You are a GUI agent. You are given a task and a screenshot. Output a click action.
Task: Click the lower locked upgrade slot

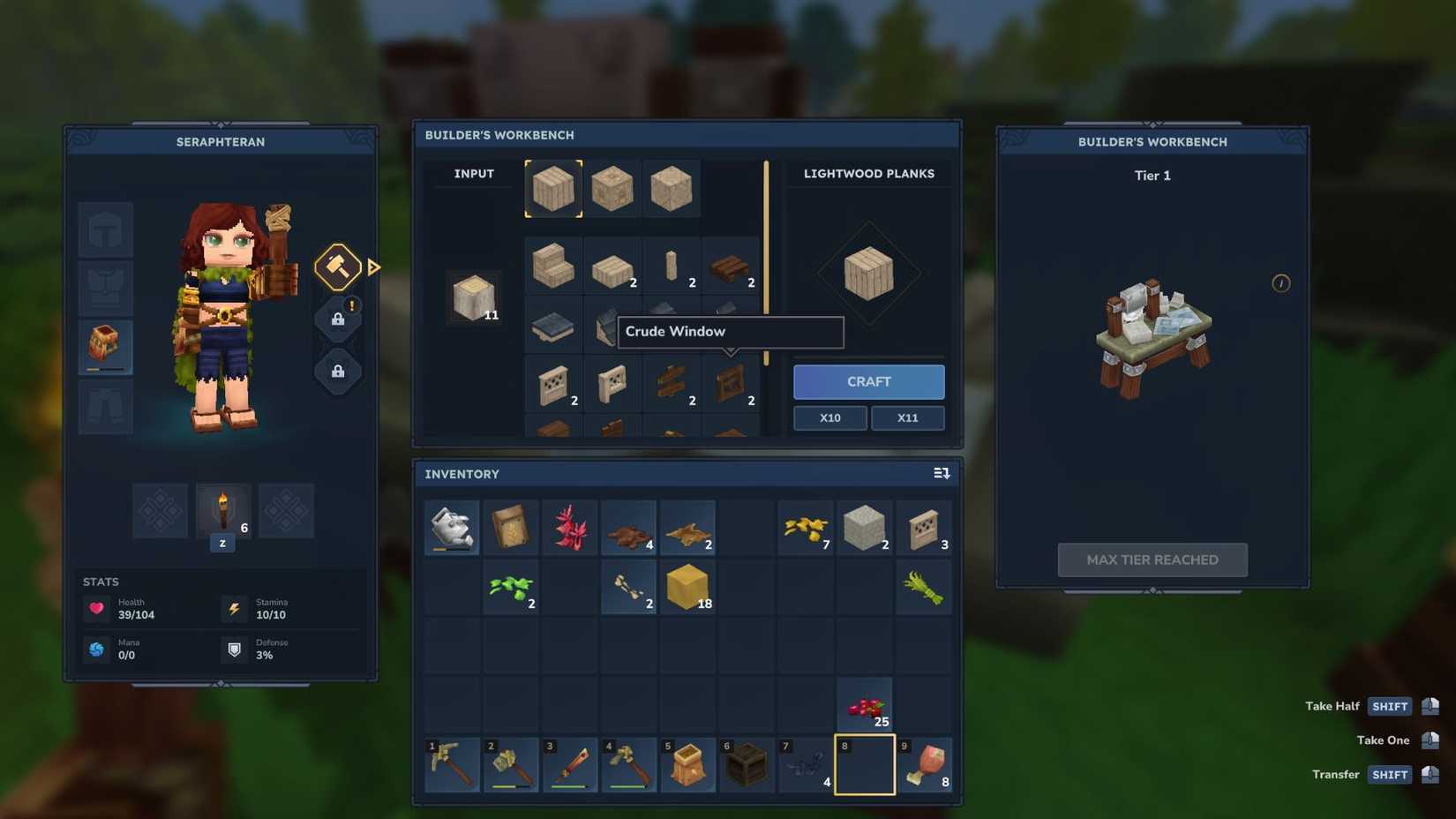337,370
